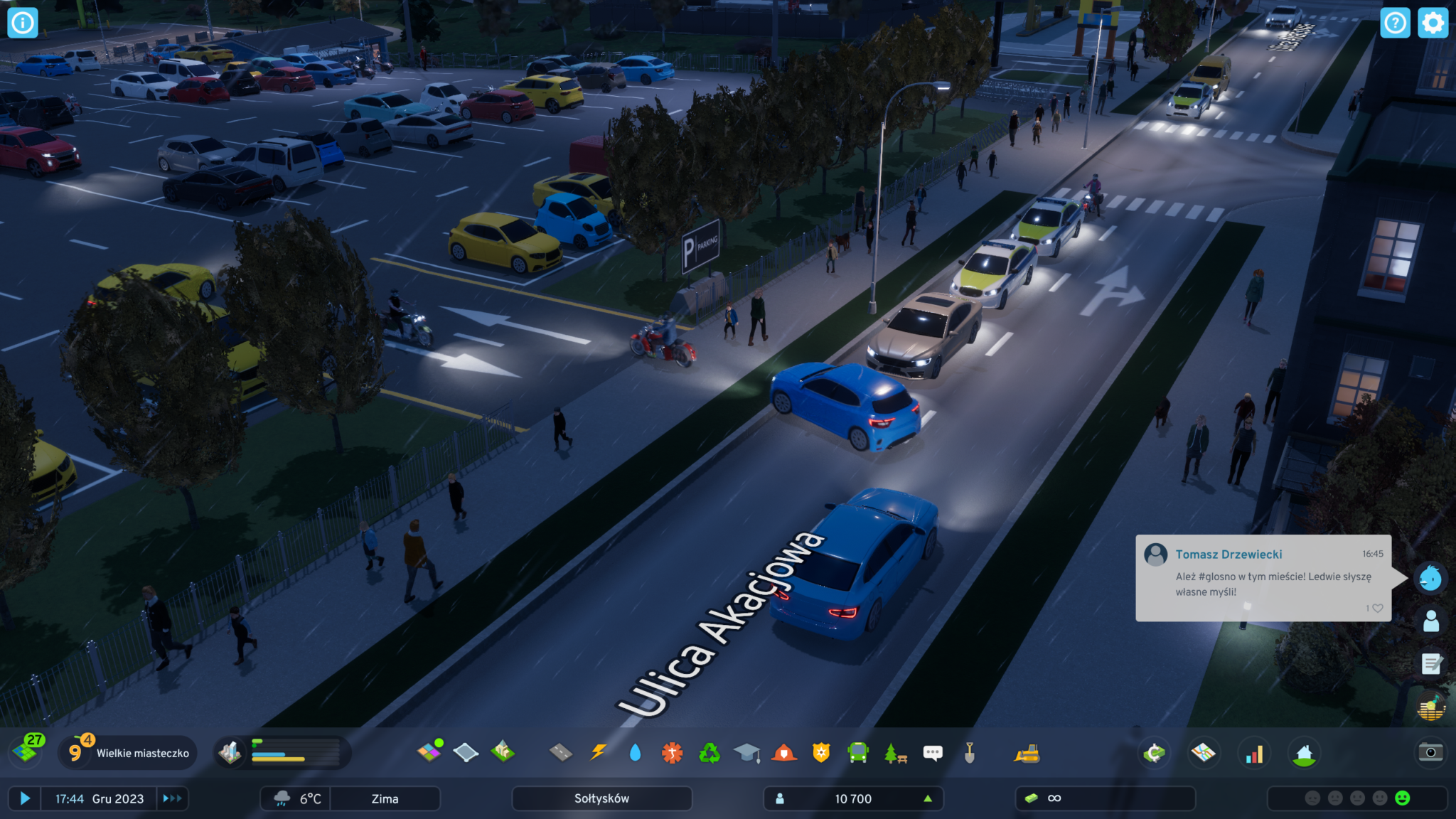1456x819 pixels.
Task: Open the info panel button
Action: (23, 23)
